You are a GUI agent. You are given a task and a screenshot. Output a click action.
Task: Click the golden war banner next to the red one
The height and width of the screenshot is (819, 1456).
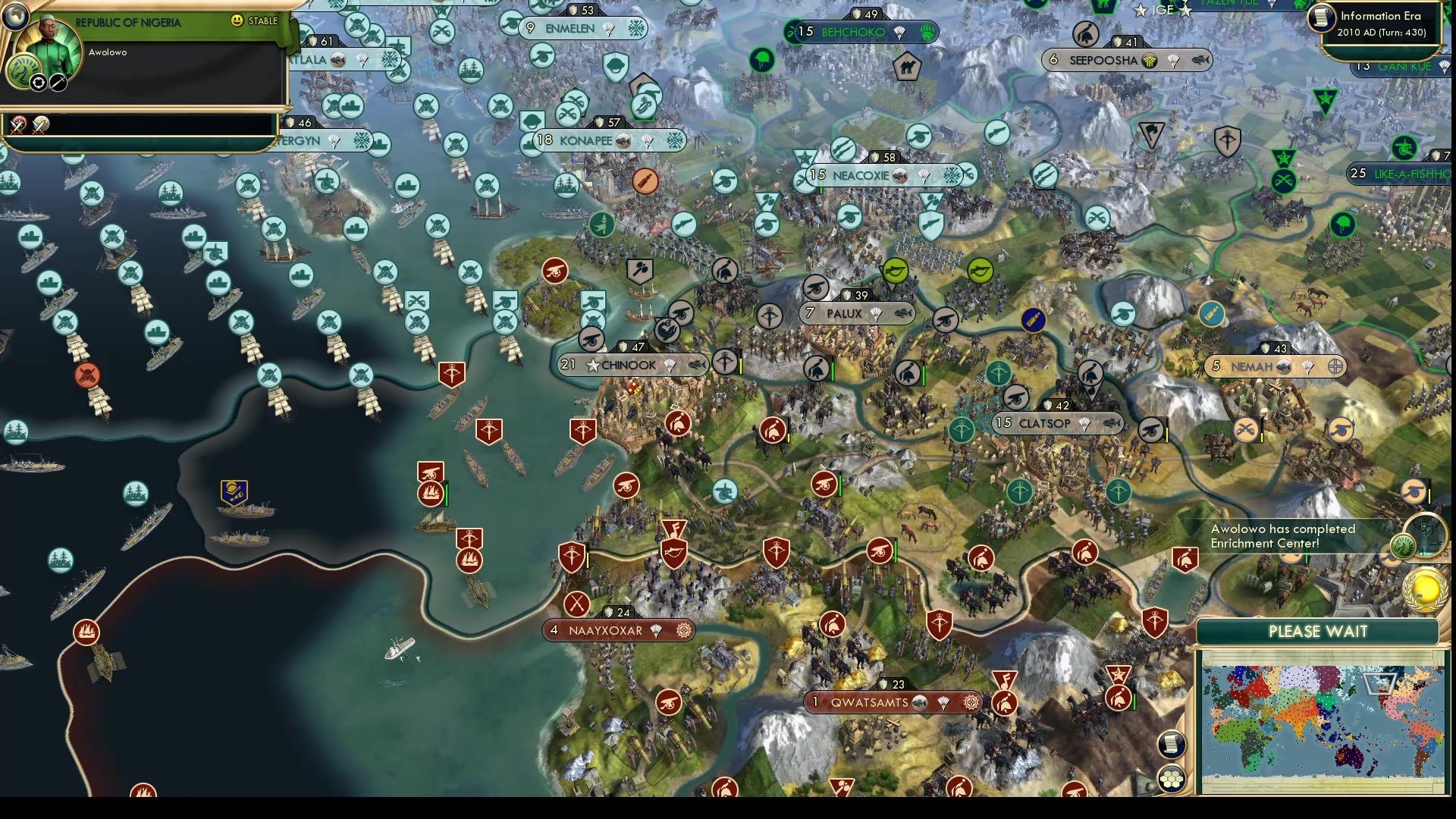point(40,126)
